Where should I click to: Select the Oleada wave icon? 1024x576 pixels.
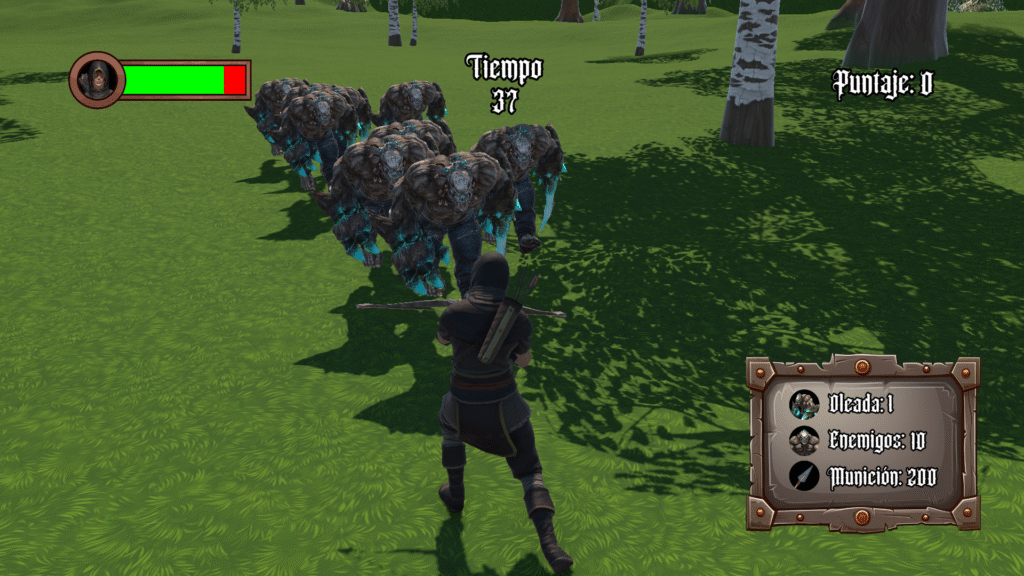(804, 404)
